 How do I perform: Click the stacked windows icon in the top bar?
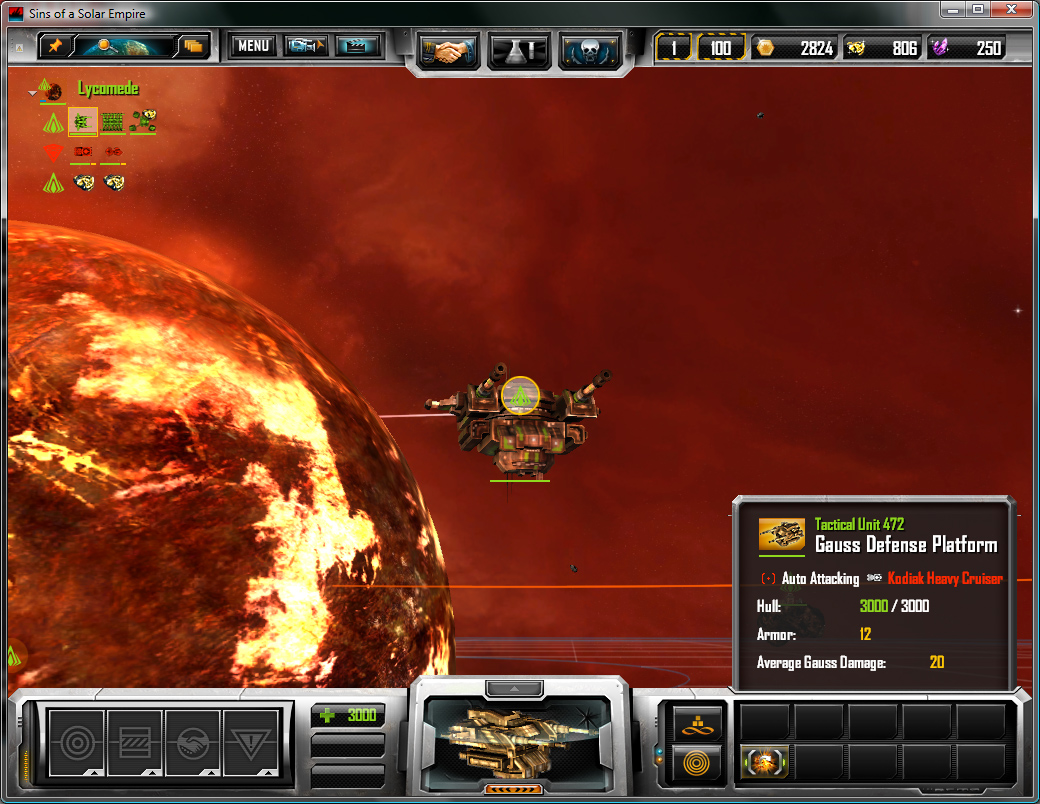click(x=192, y=46)
